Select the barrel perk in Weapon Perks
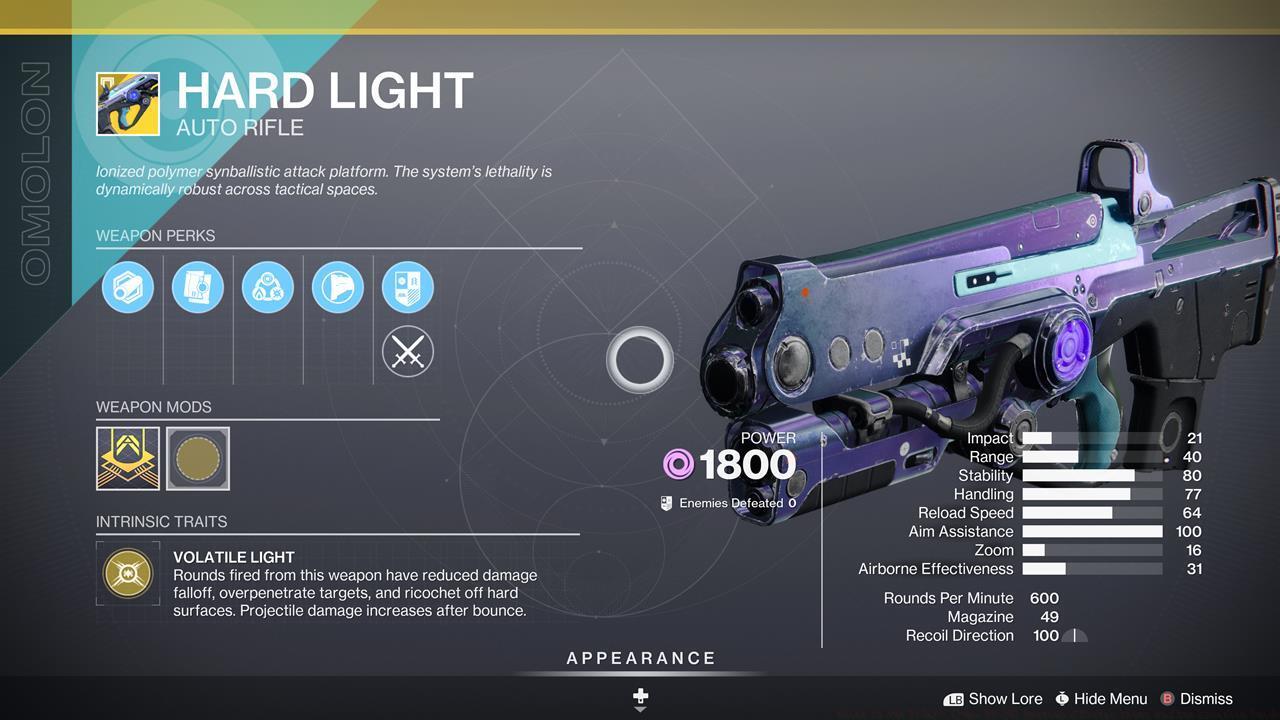1280x720 pixels. pos(128,287)
